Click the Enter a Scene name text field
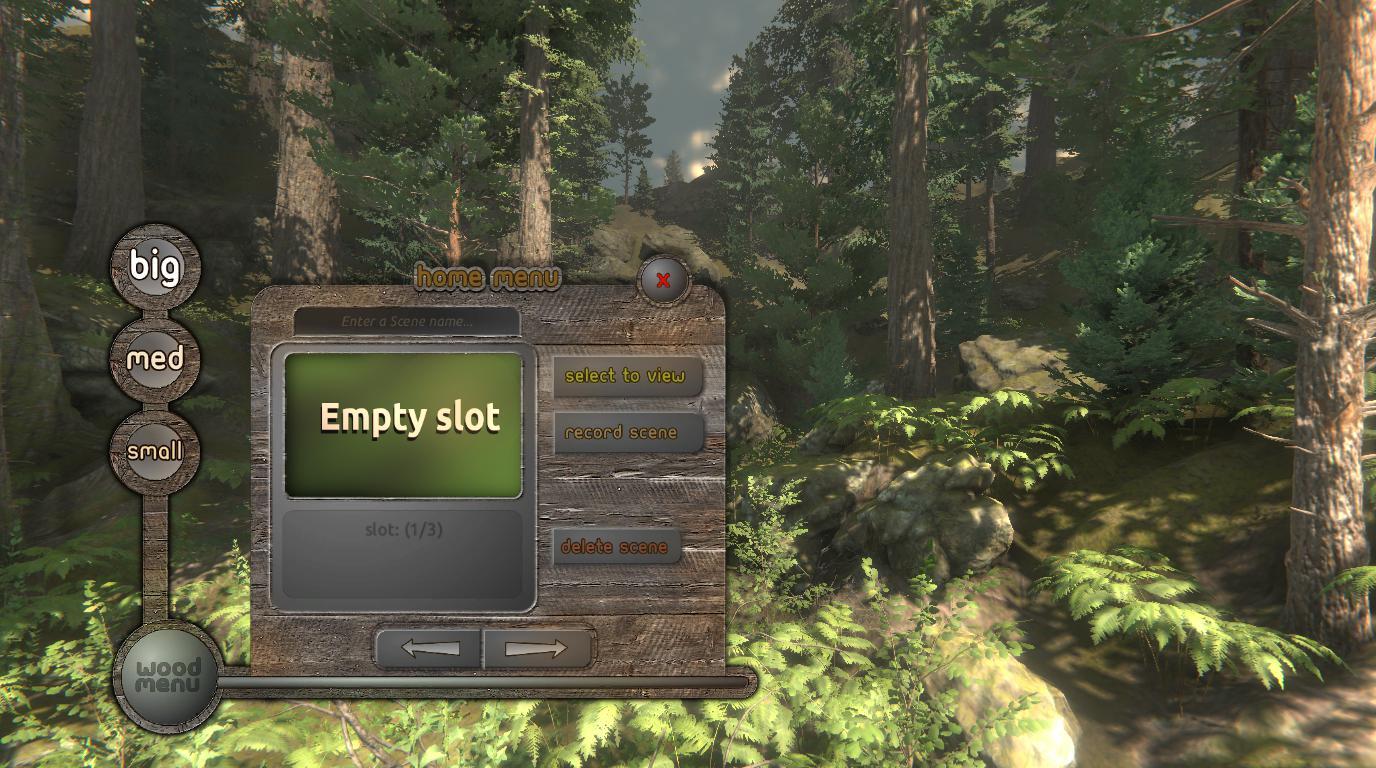The width and height of the screenshot is (1376, 768). pyautogui.click(x=406, y=322)
